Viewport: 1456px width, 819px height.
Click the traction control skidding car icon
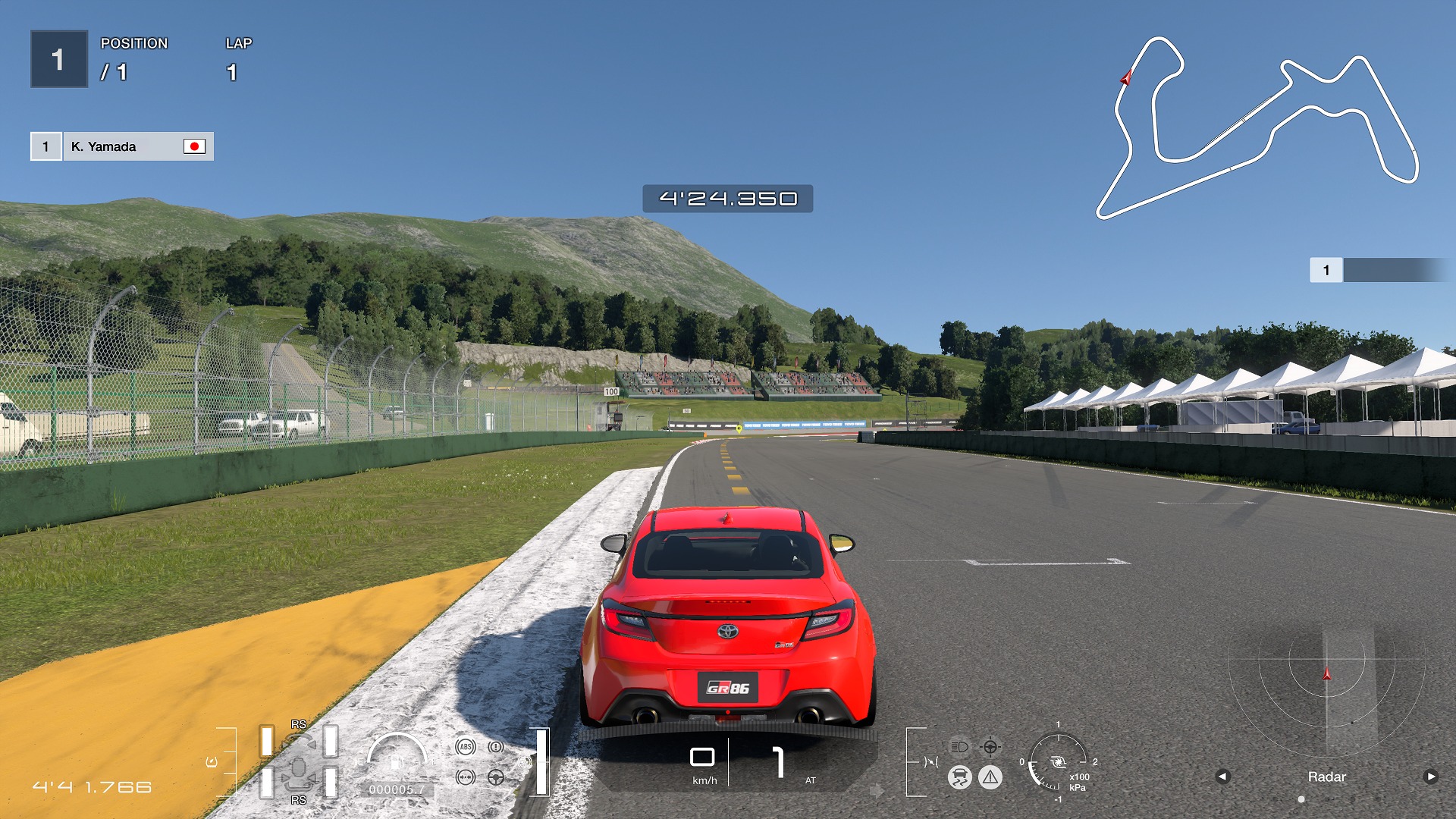pyautogui.click(x=959, y=777)
